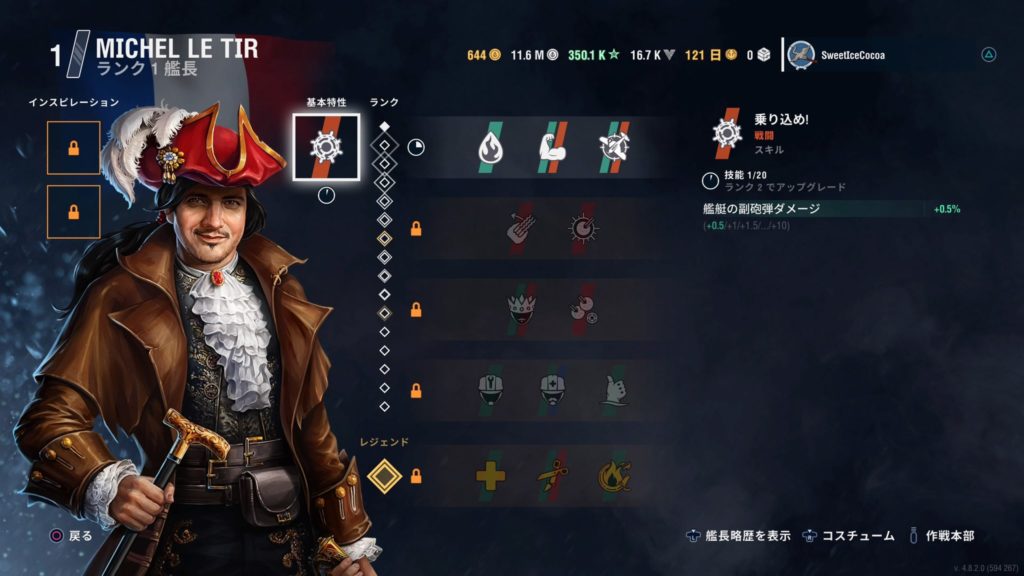Open the upper locked inspiration slot
The height and width of the screenshot is (576, 1024).
[x=73, y=148]
